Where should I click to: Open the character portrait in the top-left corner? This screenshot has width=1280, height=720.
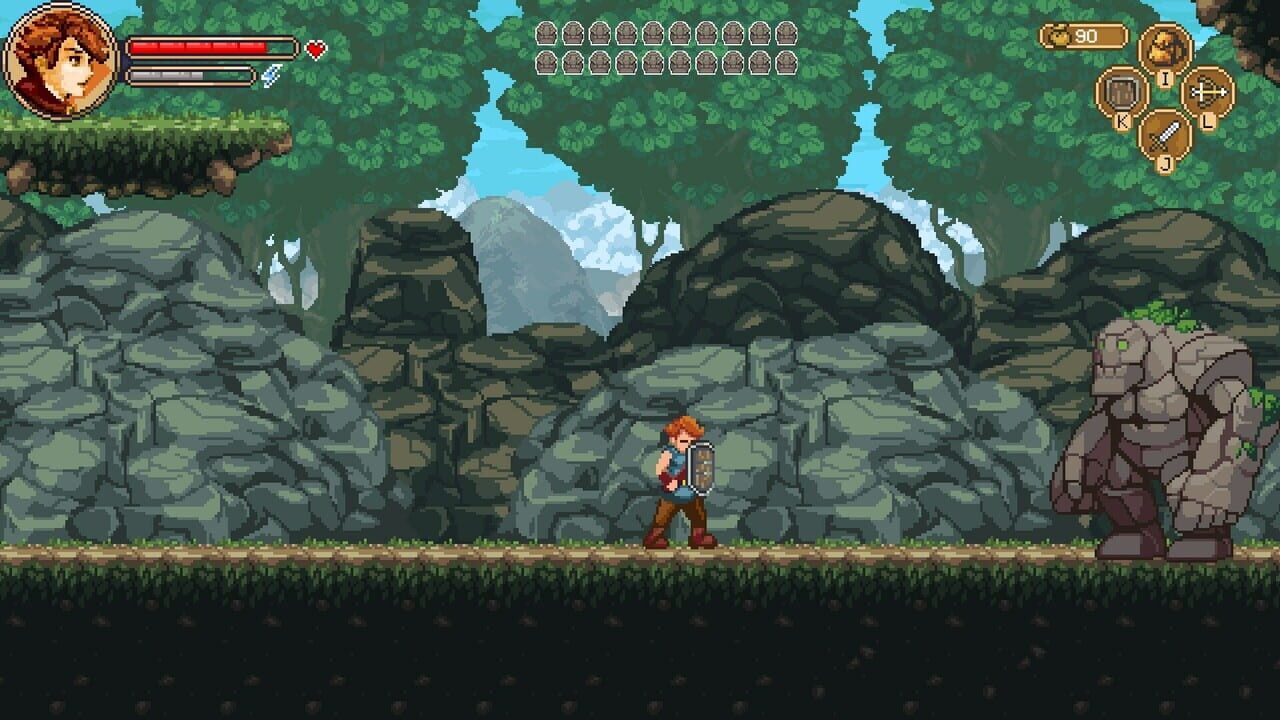[60, 60]
